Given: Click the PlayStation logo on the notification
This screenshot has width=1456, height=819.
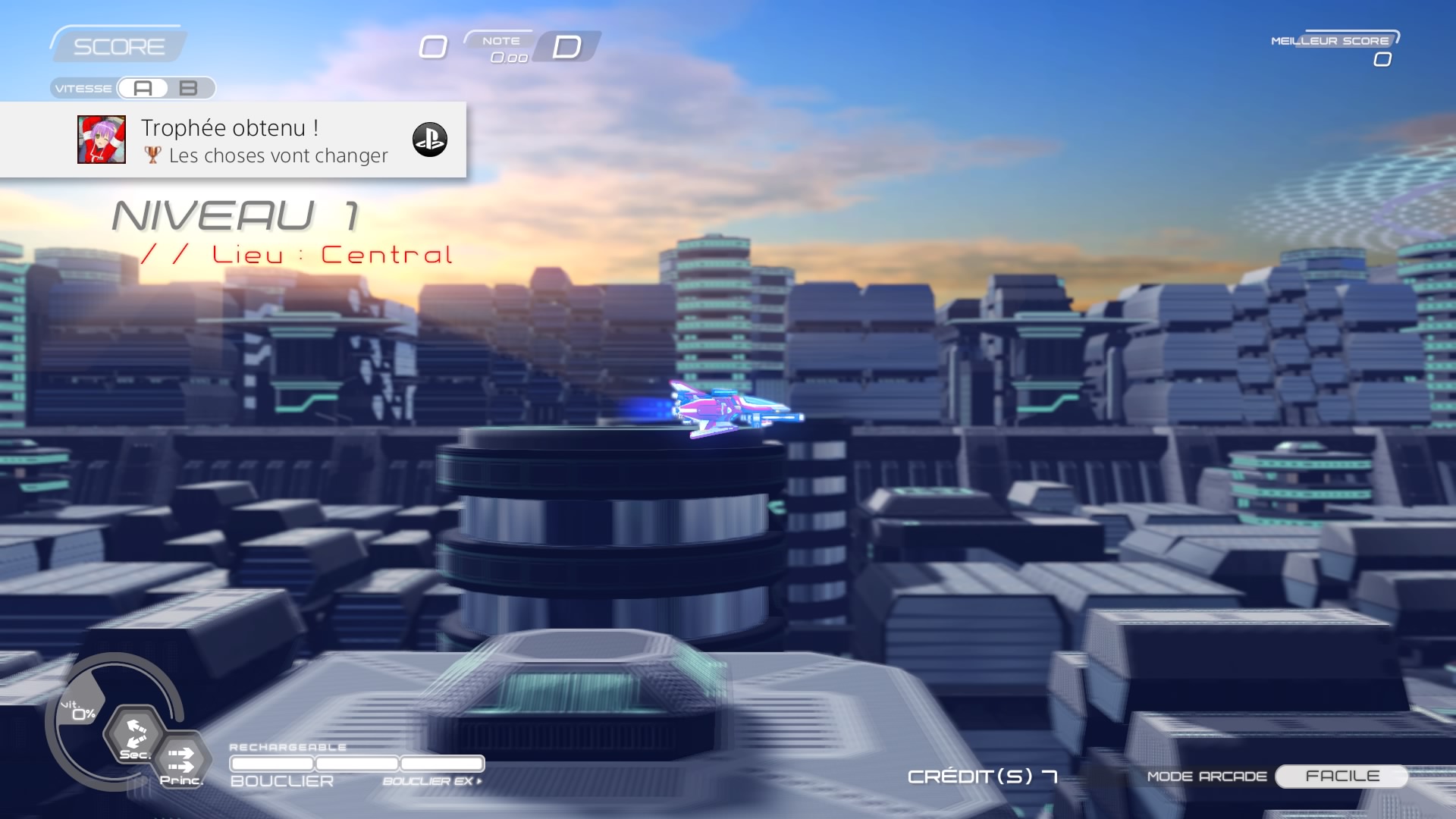Looking at the screenshot, I should (429, 140).
